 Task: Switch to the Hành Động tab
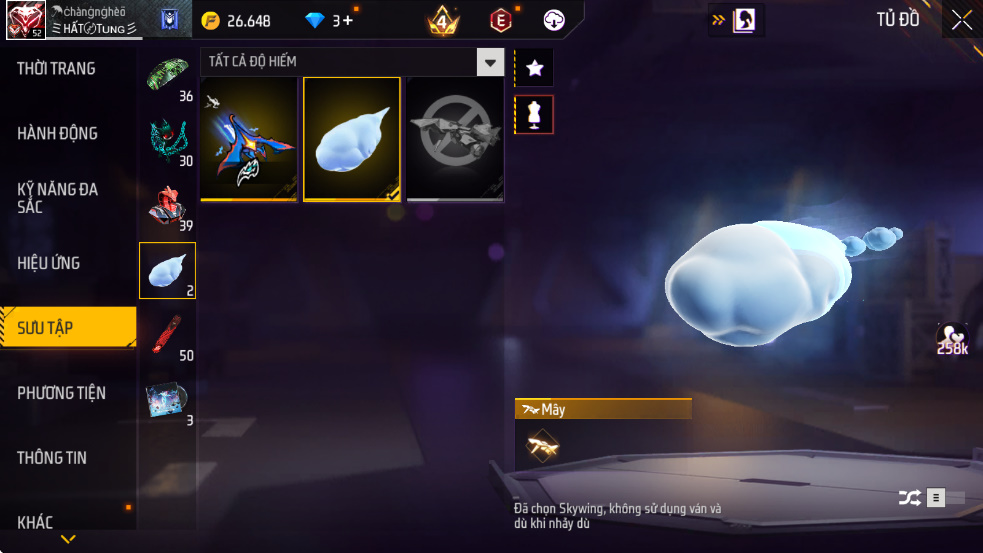click(x=57, y=133)
